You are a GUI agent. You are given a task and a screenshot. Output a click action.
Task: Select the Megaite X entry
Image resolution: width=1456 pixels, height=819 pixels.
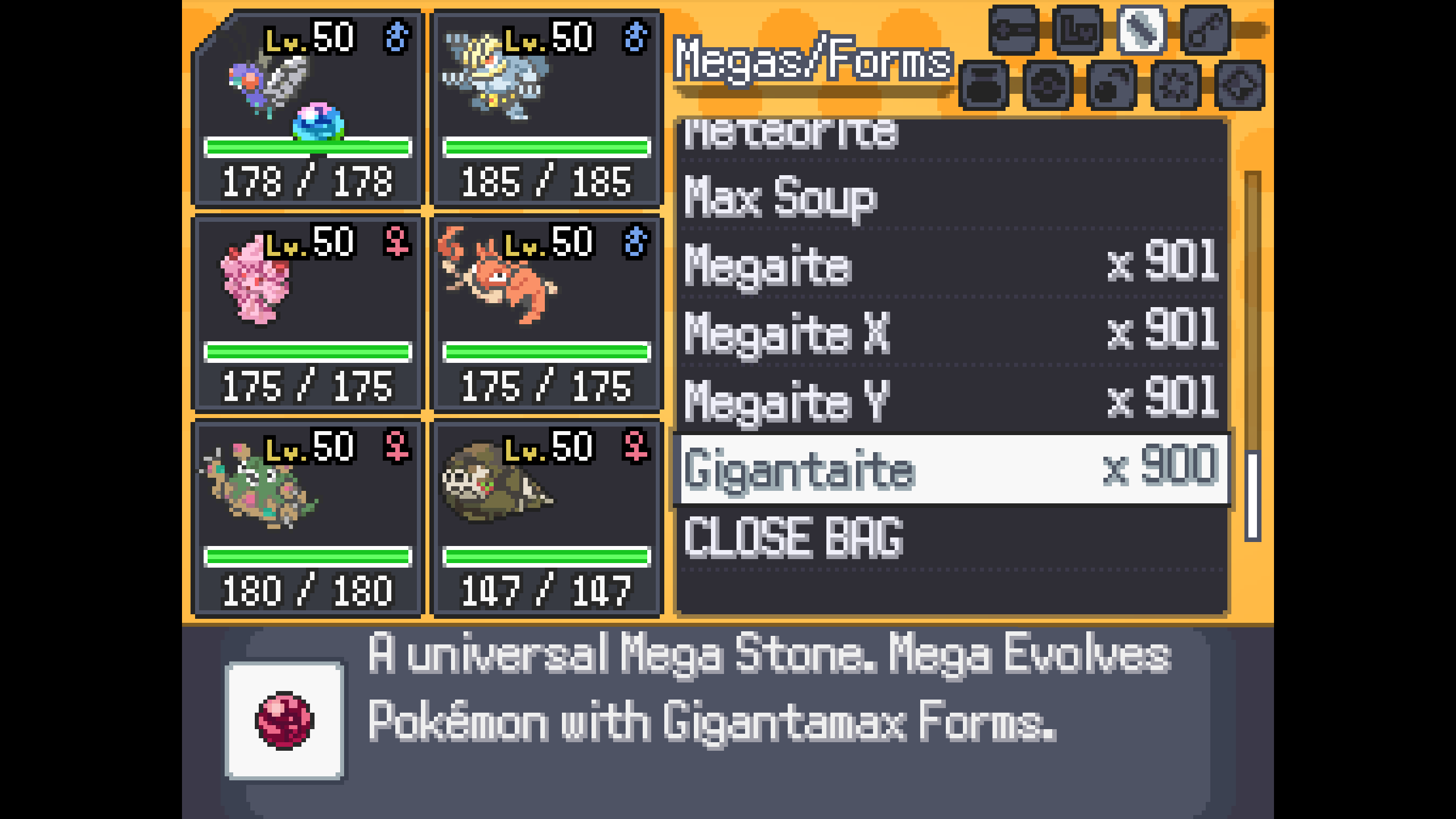950,333
